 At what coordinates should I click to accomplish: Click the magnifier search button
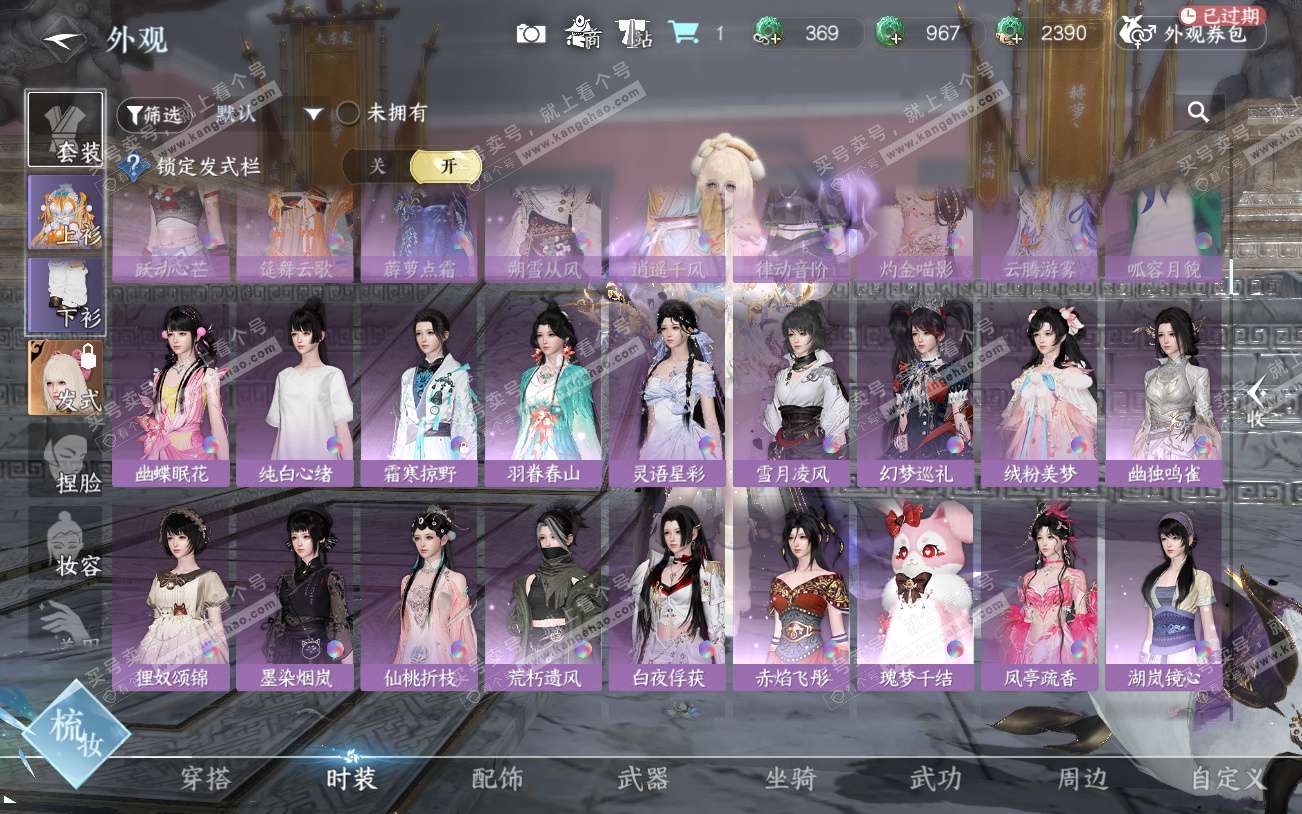pyautogui.click(x=1198, y=112)
